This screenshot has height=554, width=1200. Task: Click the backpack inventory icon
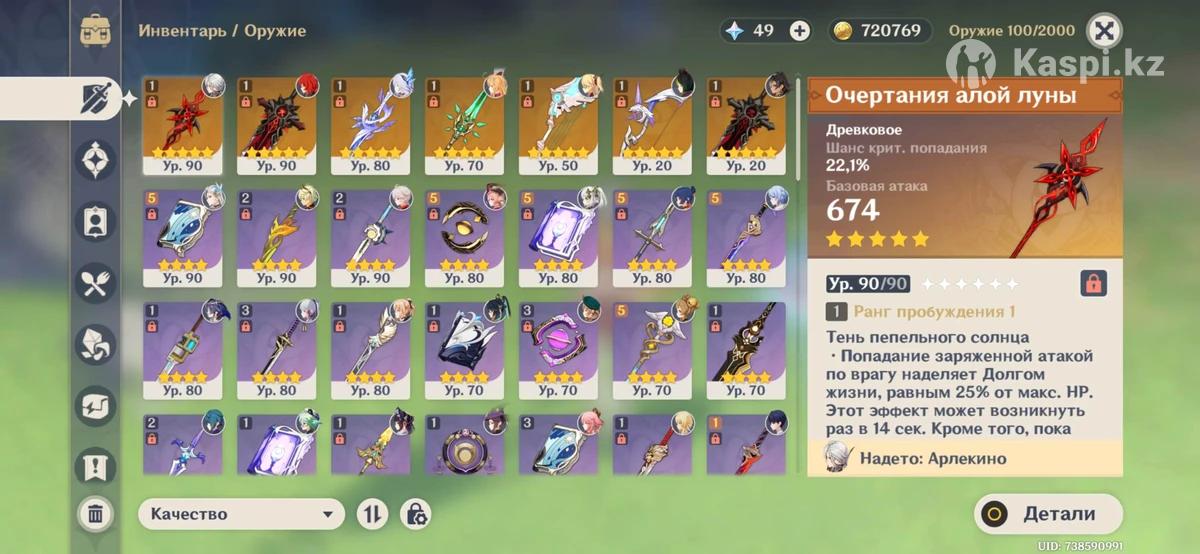tap(95, 30)
